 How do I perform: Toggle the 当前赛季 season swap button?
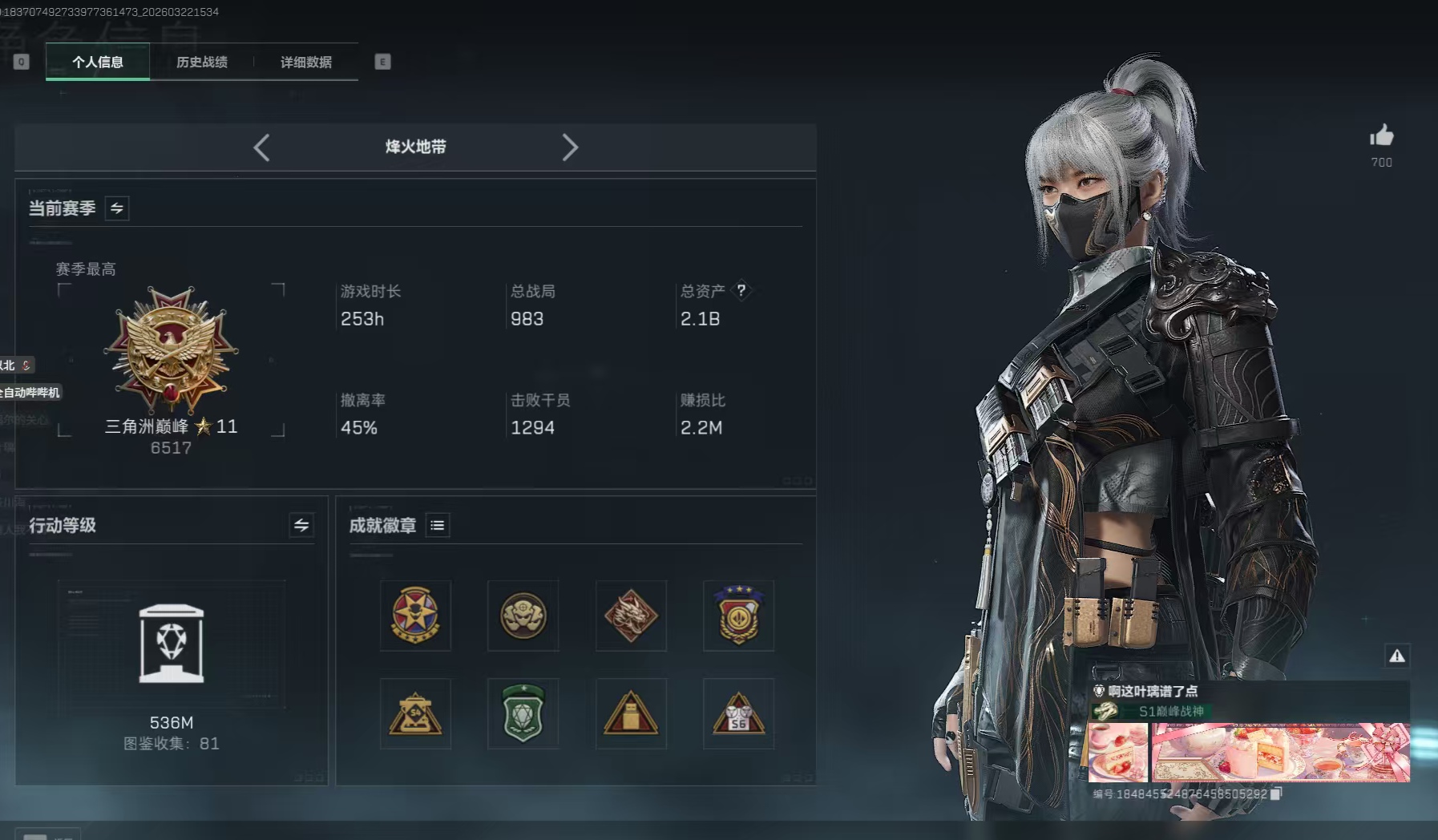[x=117, y=208]
